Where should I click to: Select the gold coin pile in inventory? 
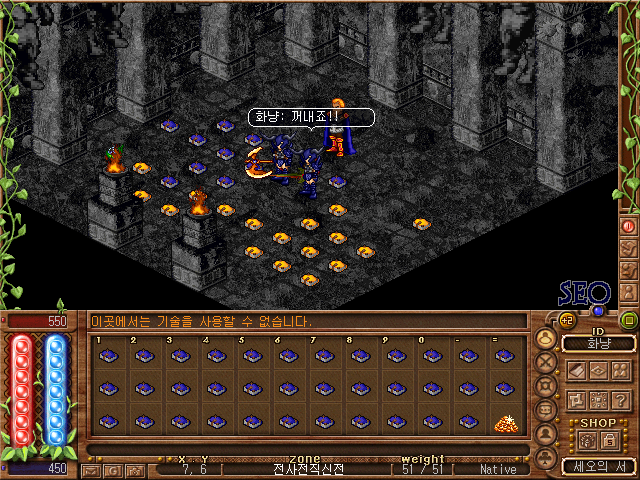(505, 423)
